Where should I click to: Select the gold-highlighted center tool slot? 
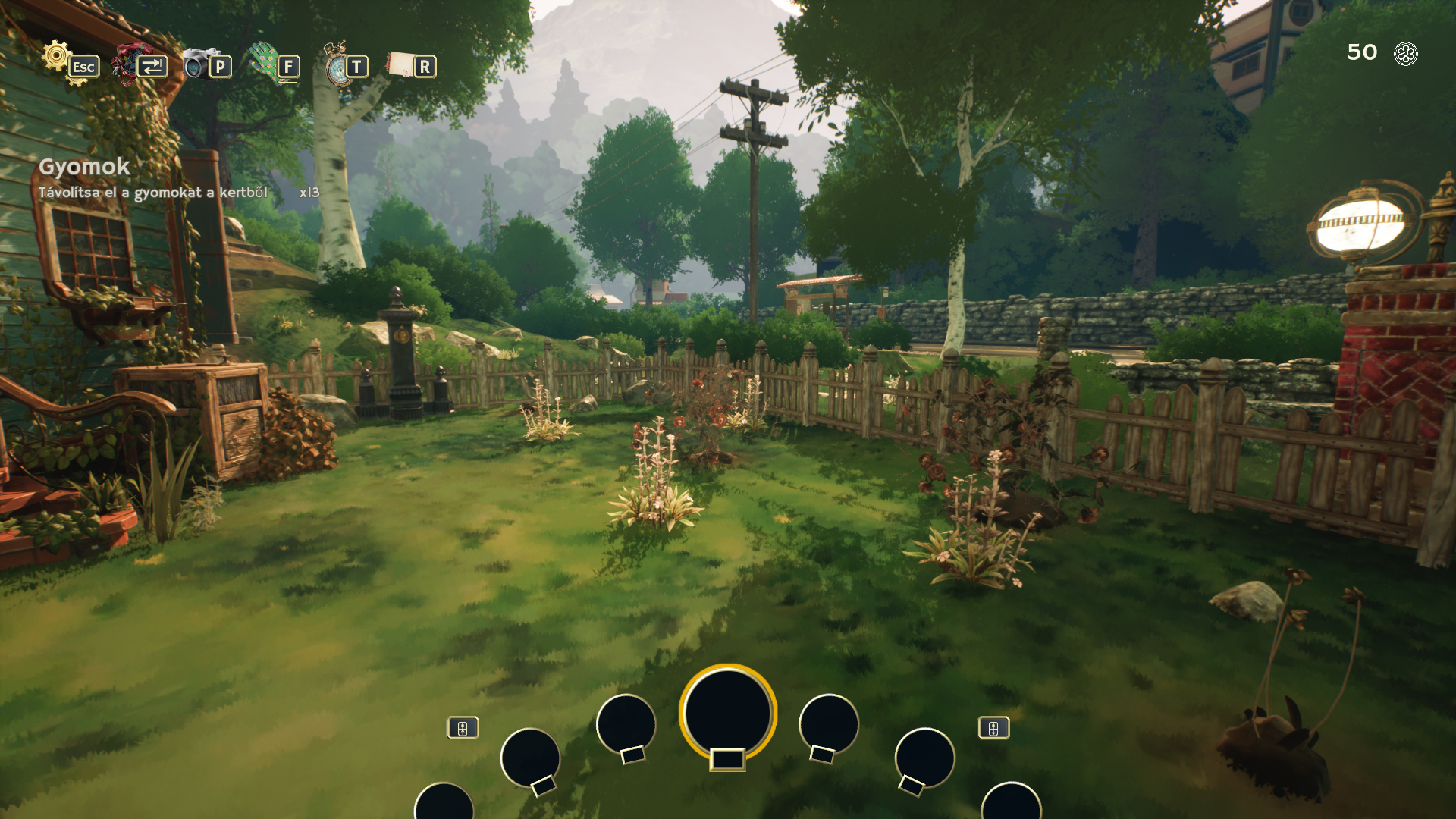(727, 713)
